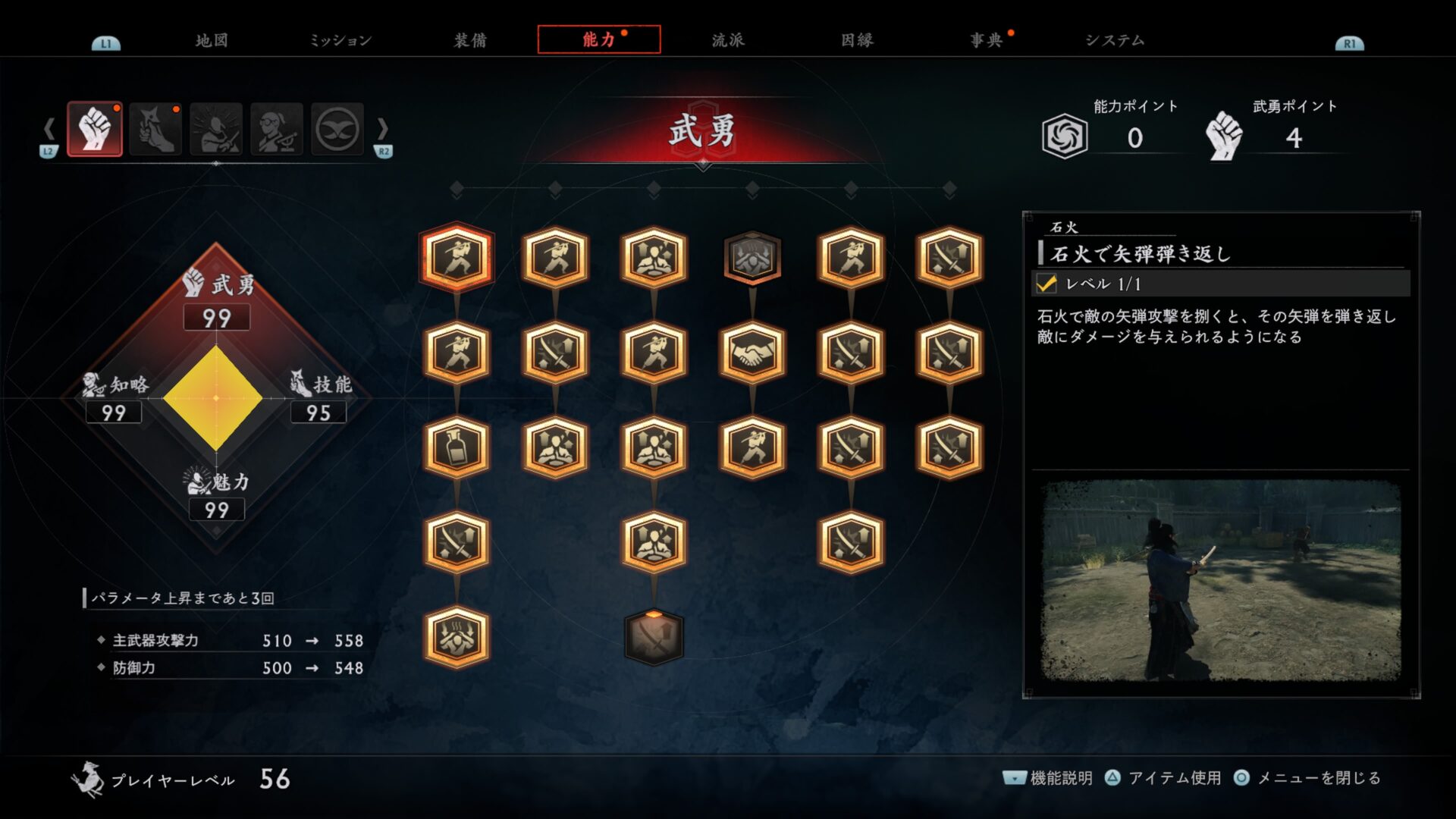Choose the mask-shaped skill category icon

tap(337, 130)
